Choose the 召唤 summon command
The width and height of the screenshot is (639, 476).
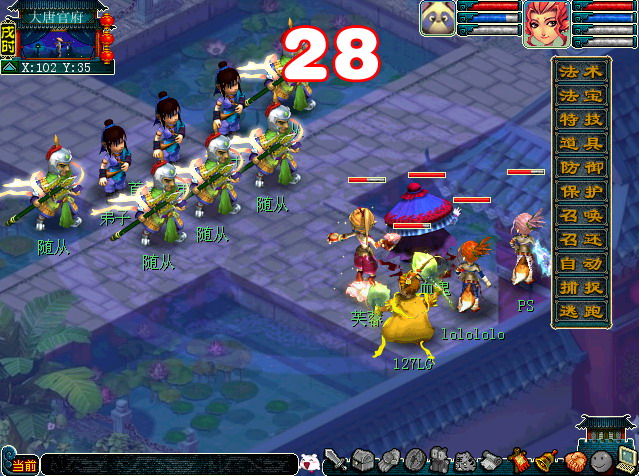click(581, 215)
